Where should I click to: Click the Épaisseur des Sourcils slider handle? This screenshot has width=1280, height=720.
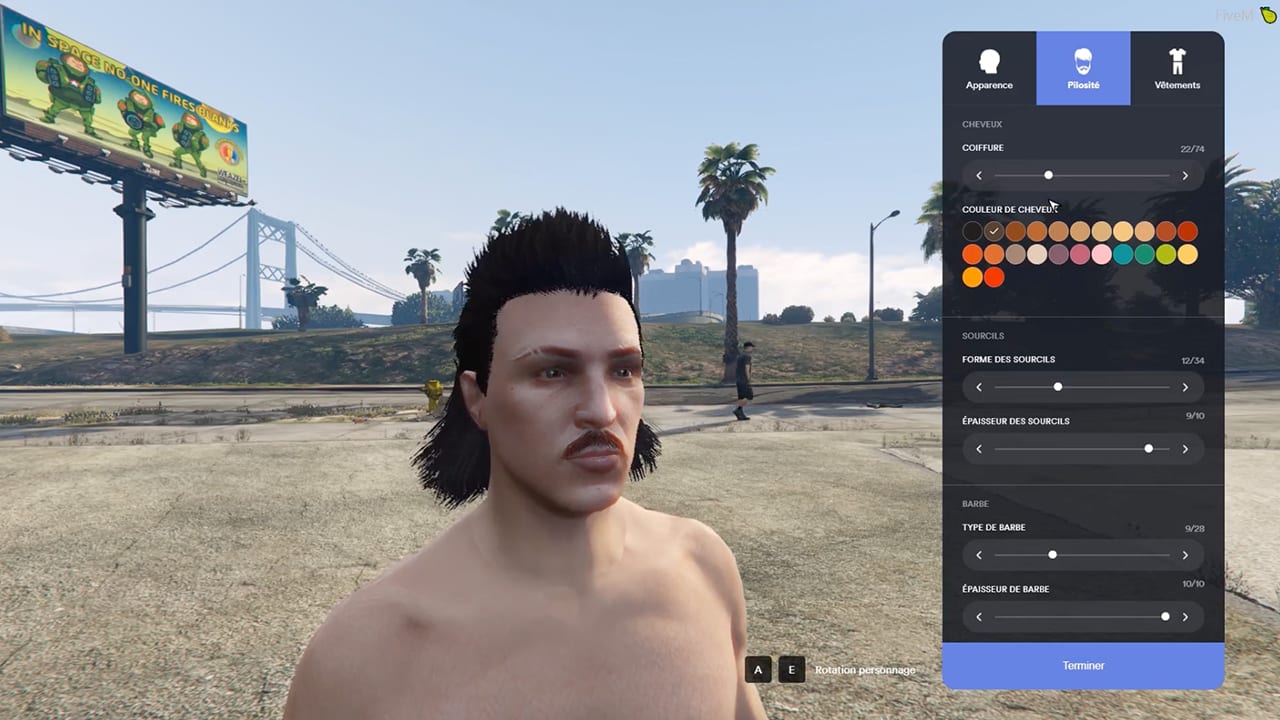pos(1148,449)
